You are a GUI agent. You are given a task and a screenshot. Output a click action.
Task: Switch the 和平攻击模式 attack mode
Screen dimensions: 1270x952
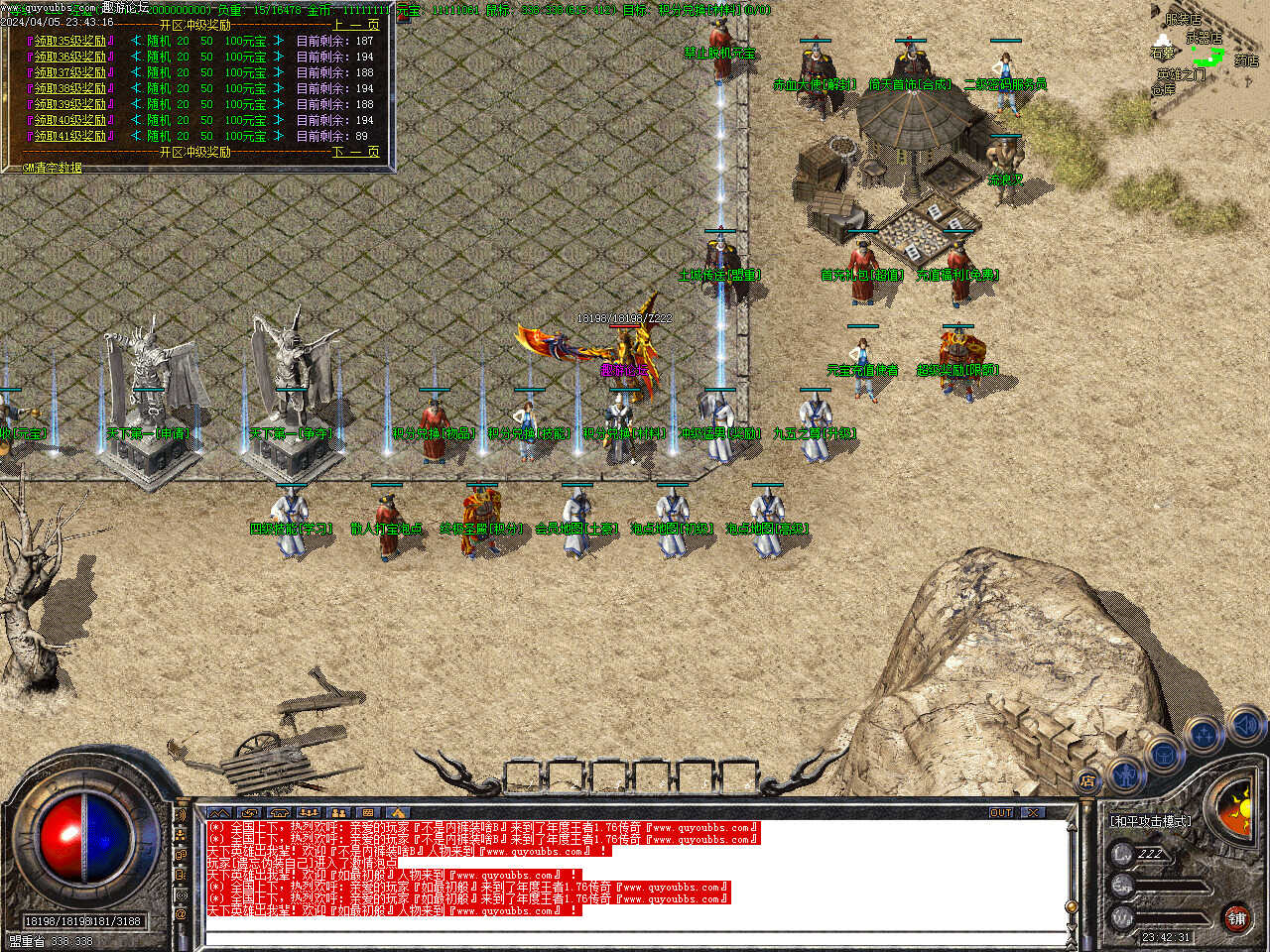tap(1150, 821)
